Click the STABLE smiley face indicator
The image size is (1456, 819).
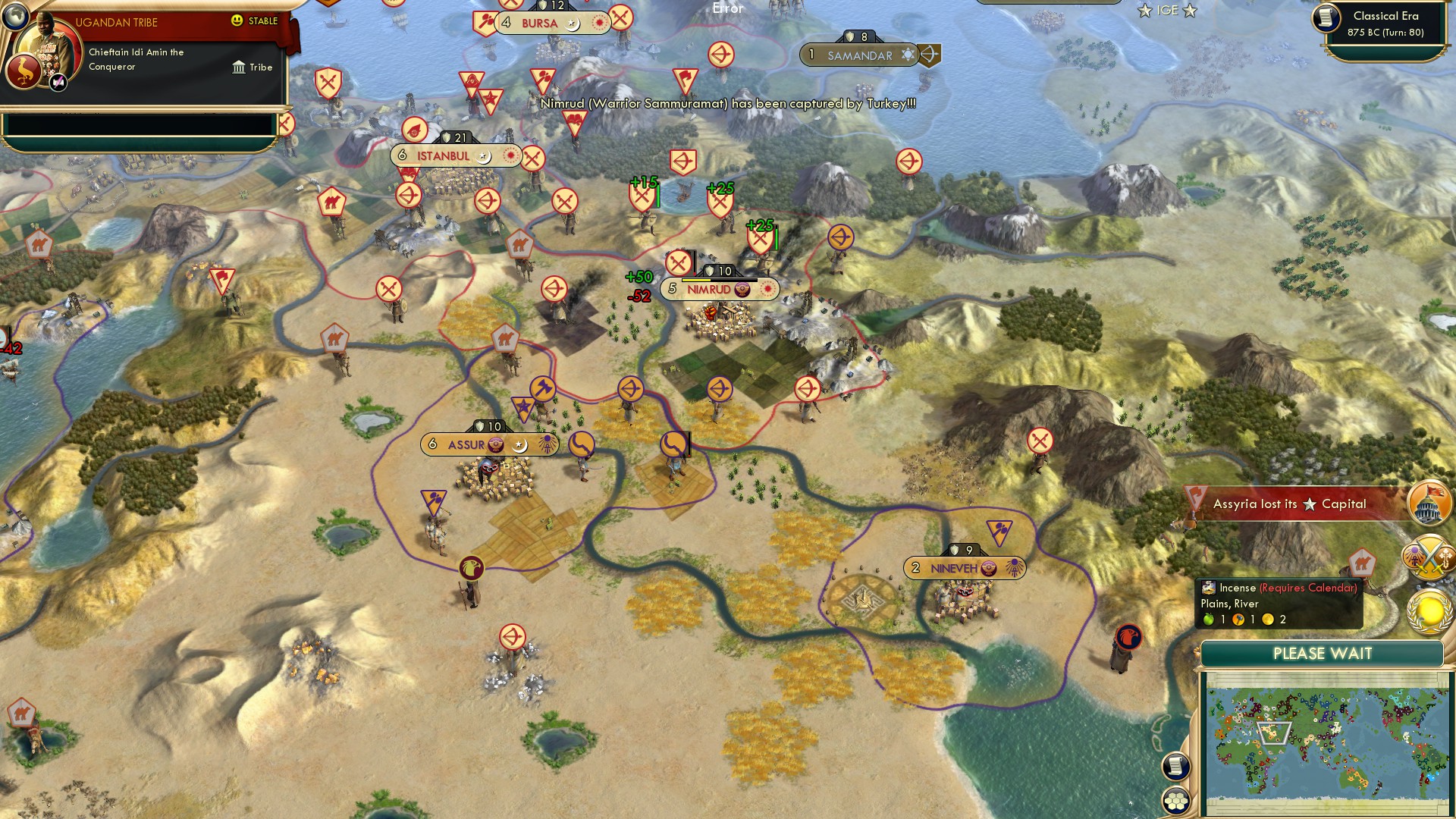click(238, 22)
